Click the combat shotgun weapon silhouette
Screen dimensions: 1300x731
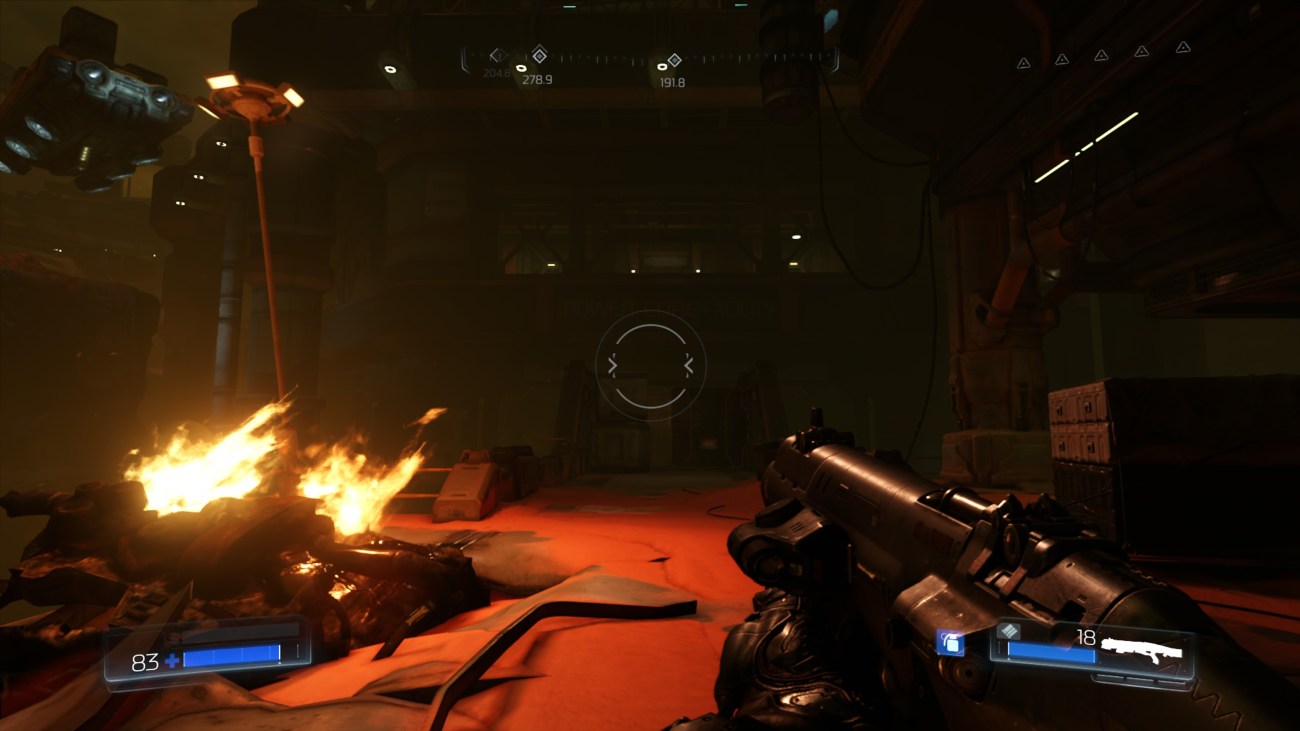click(1142, 648)
